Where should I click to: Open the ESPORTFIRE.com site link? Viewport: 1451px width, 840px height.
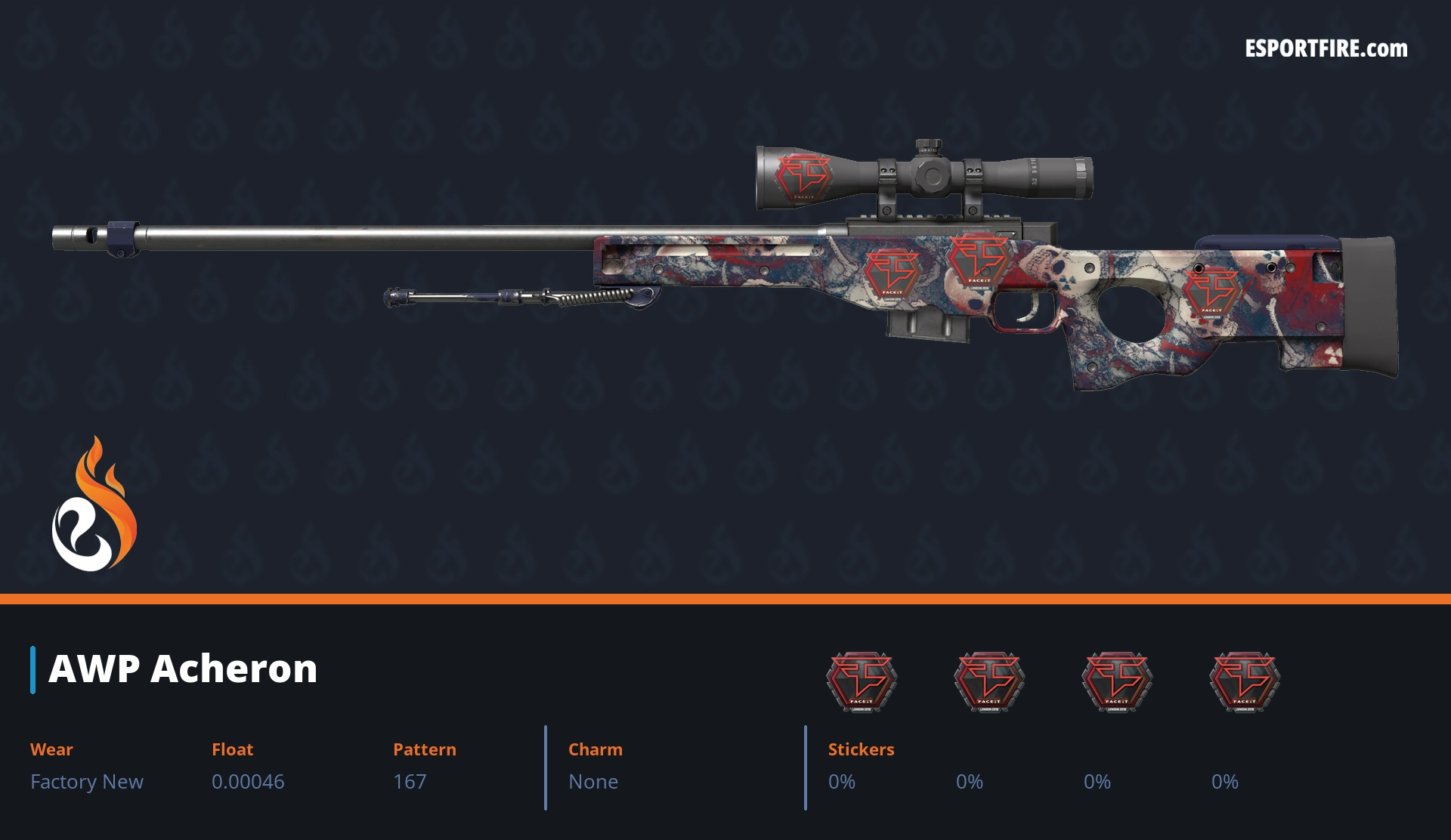click(x=1326, y=49)
